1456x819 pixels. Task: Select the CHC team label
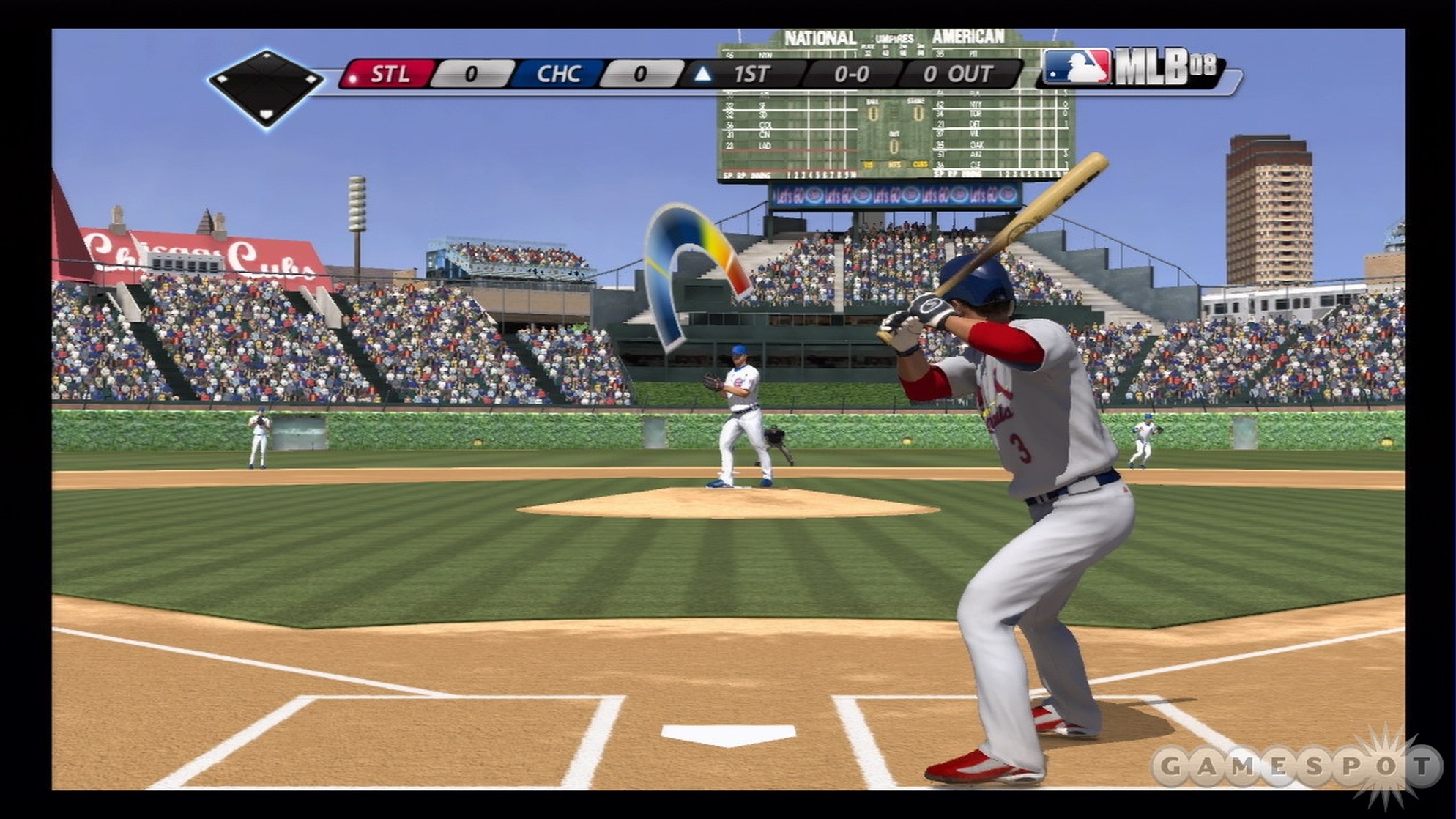tap(558, 74)
